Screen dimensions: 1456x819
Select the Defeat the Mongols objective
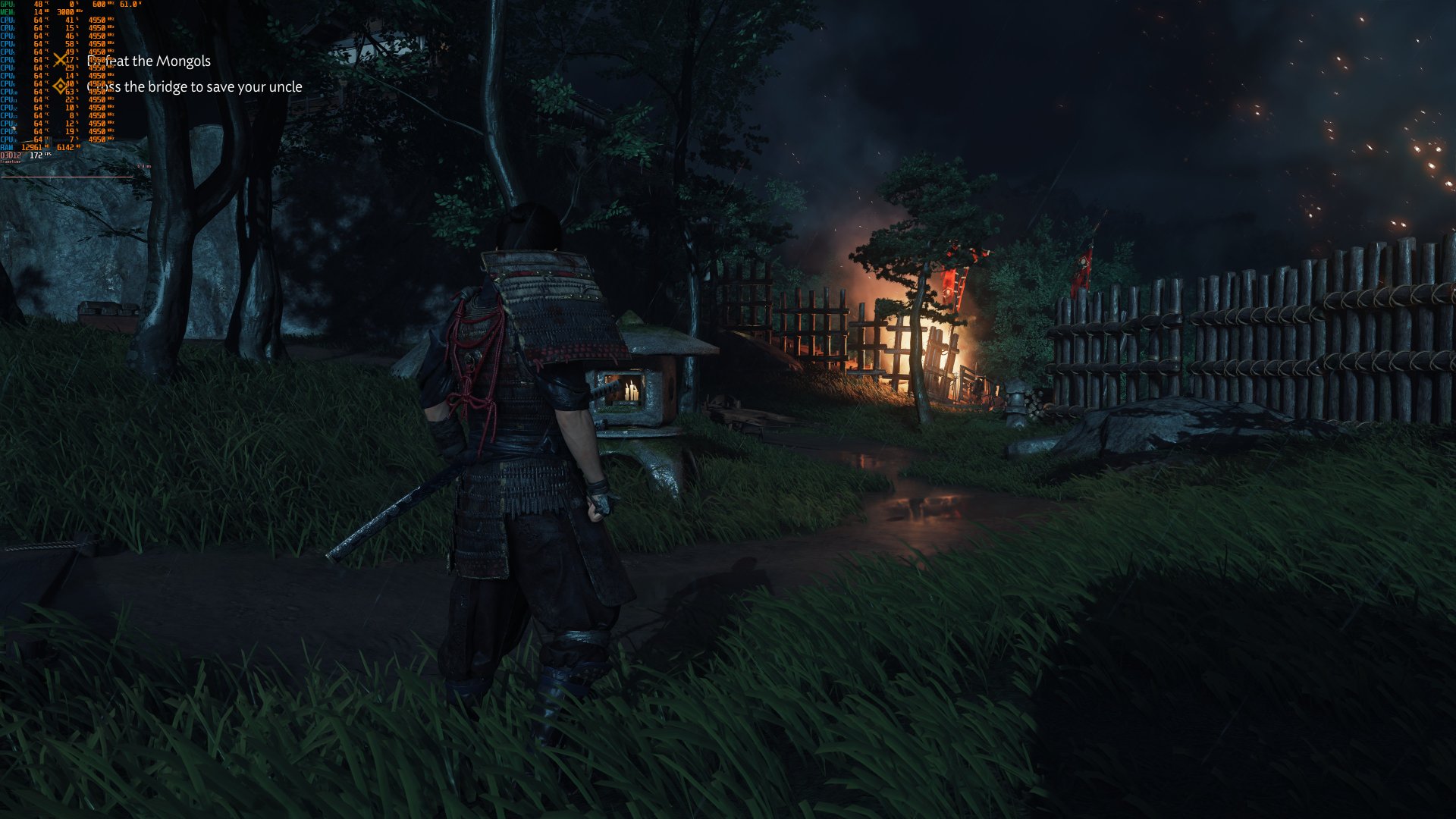pos(149,63)
